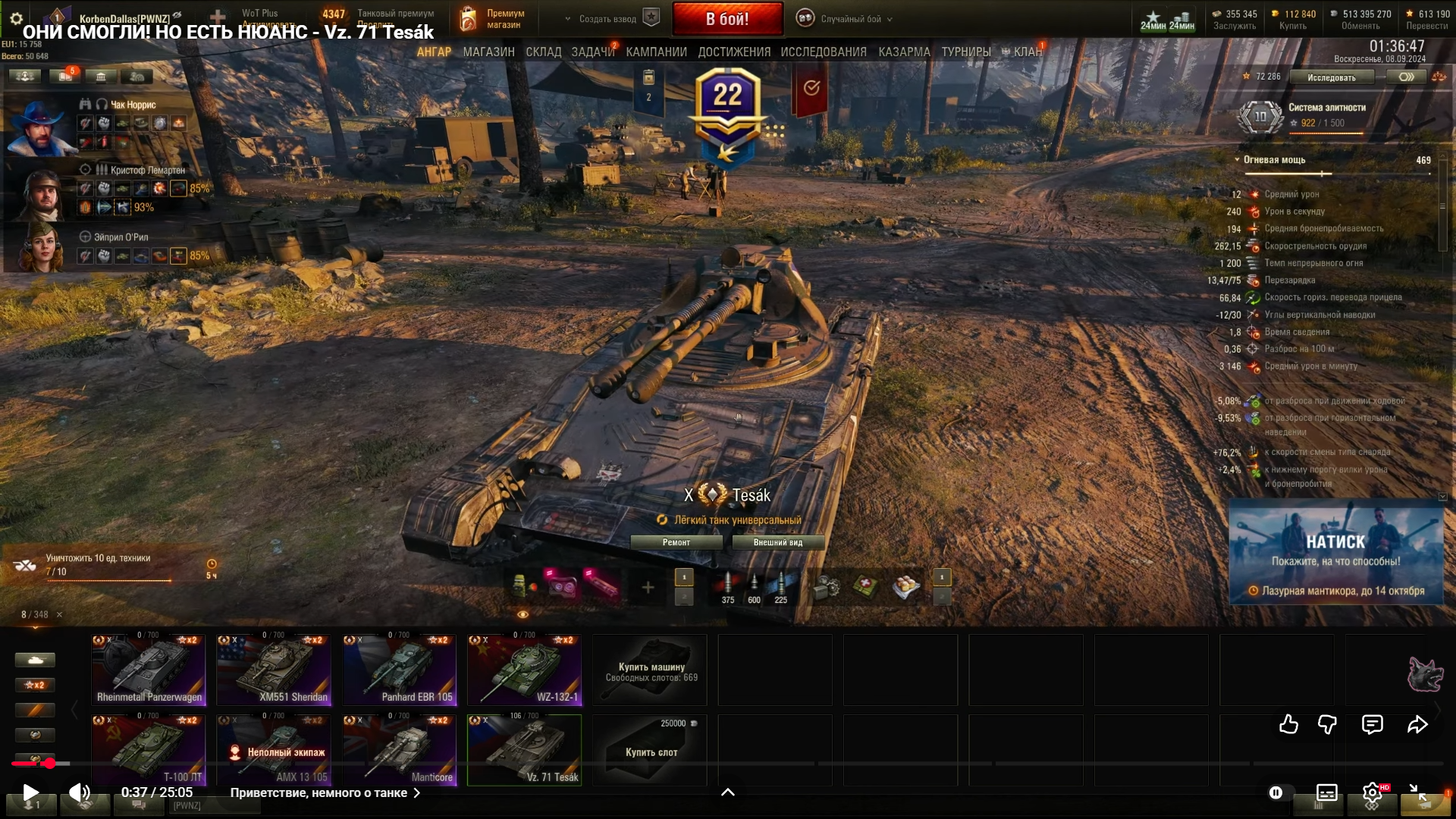This screenshot has width=1456, height=819.
Task: Open the Исследовать button
Action: [1332, 77]
